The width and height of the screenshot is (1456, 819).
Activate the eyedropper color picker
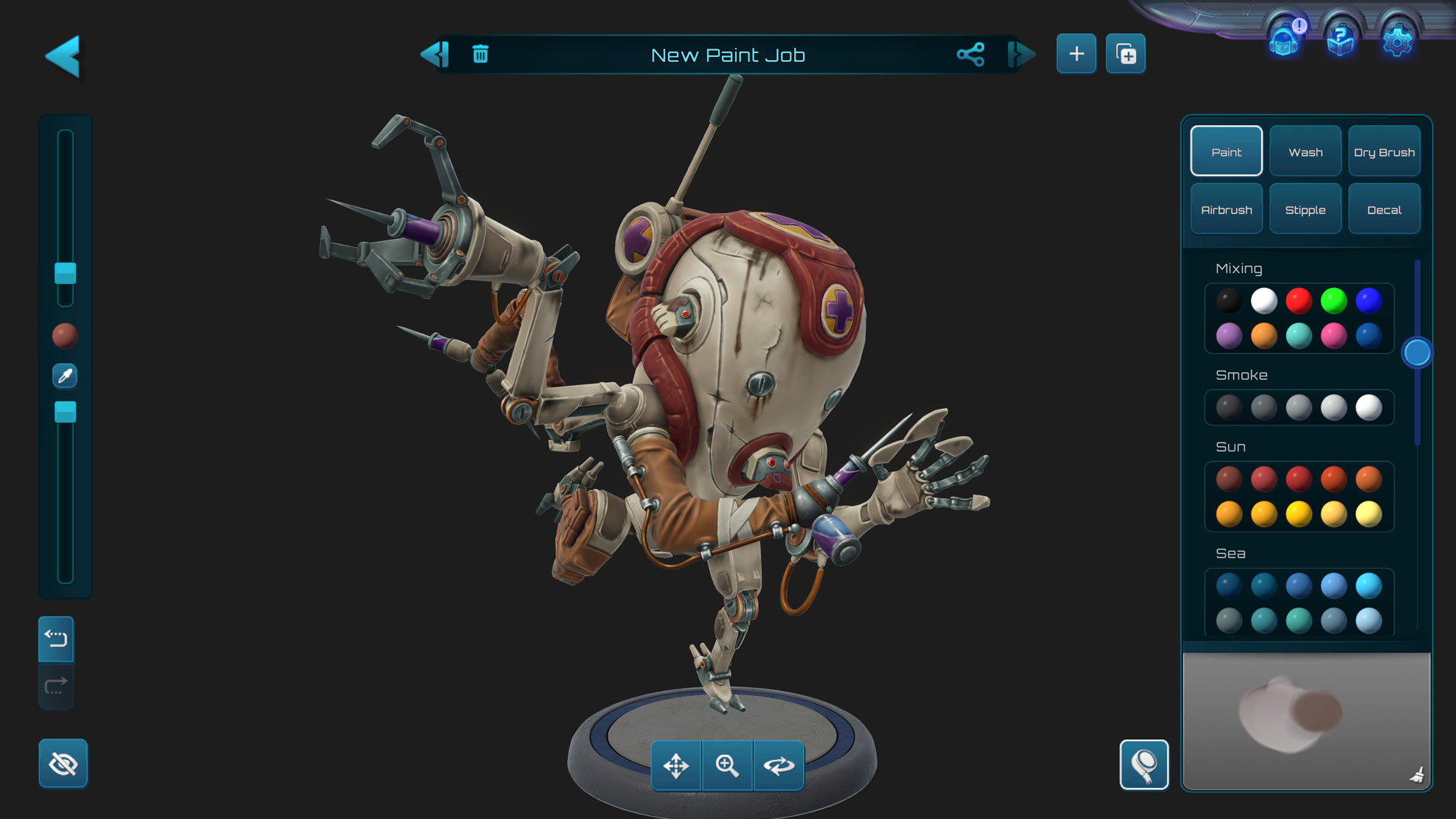tap(65, 375)
